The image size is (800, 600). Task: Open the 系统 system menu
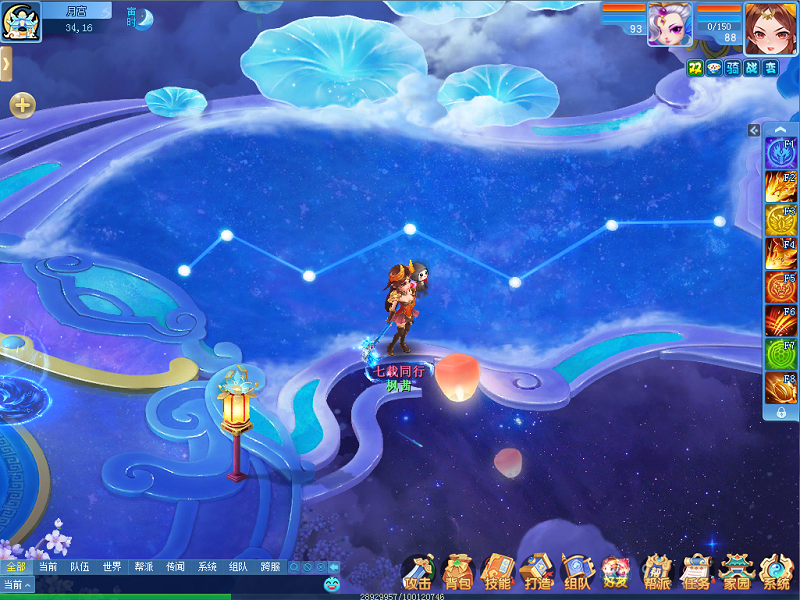776,573
